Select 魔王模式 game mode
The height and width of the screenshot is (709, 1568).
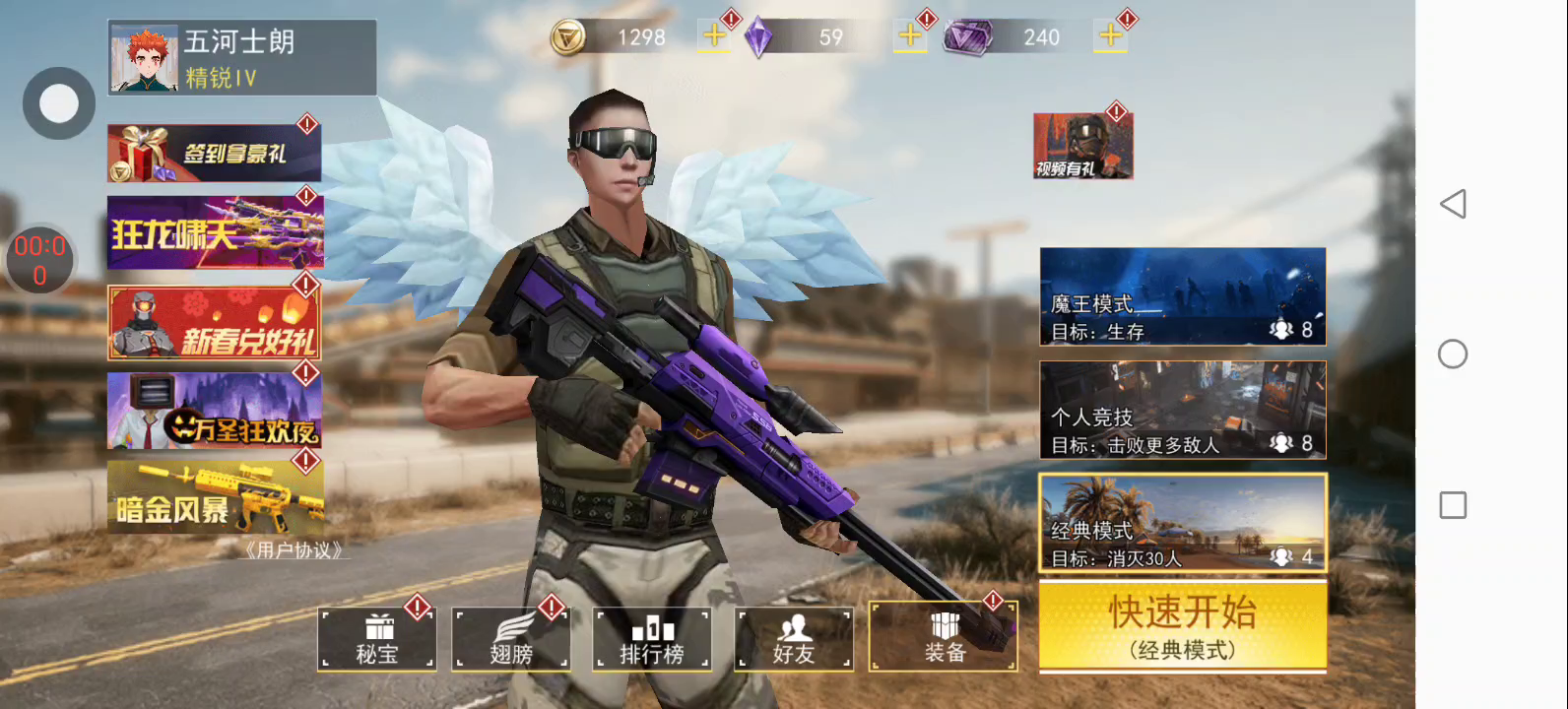pos(1182,296)
